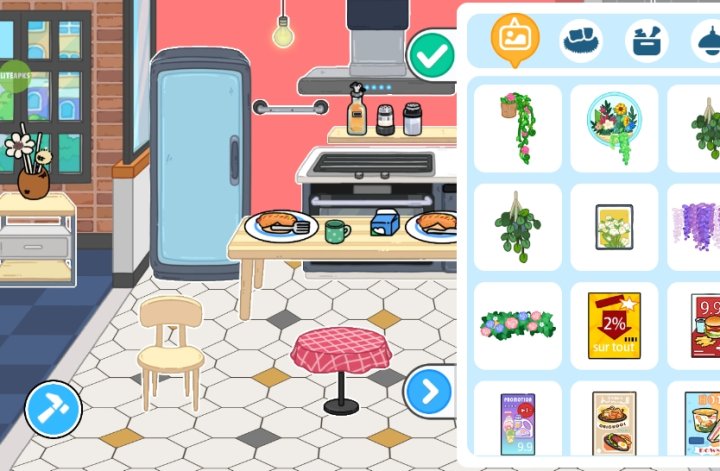Image resolution: width=720 pixels, height=471 pixels.
Task: Select the yellow 2% sur tout poster
Action: click(614, 325)
